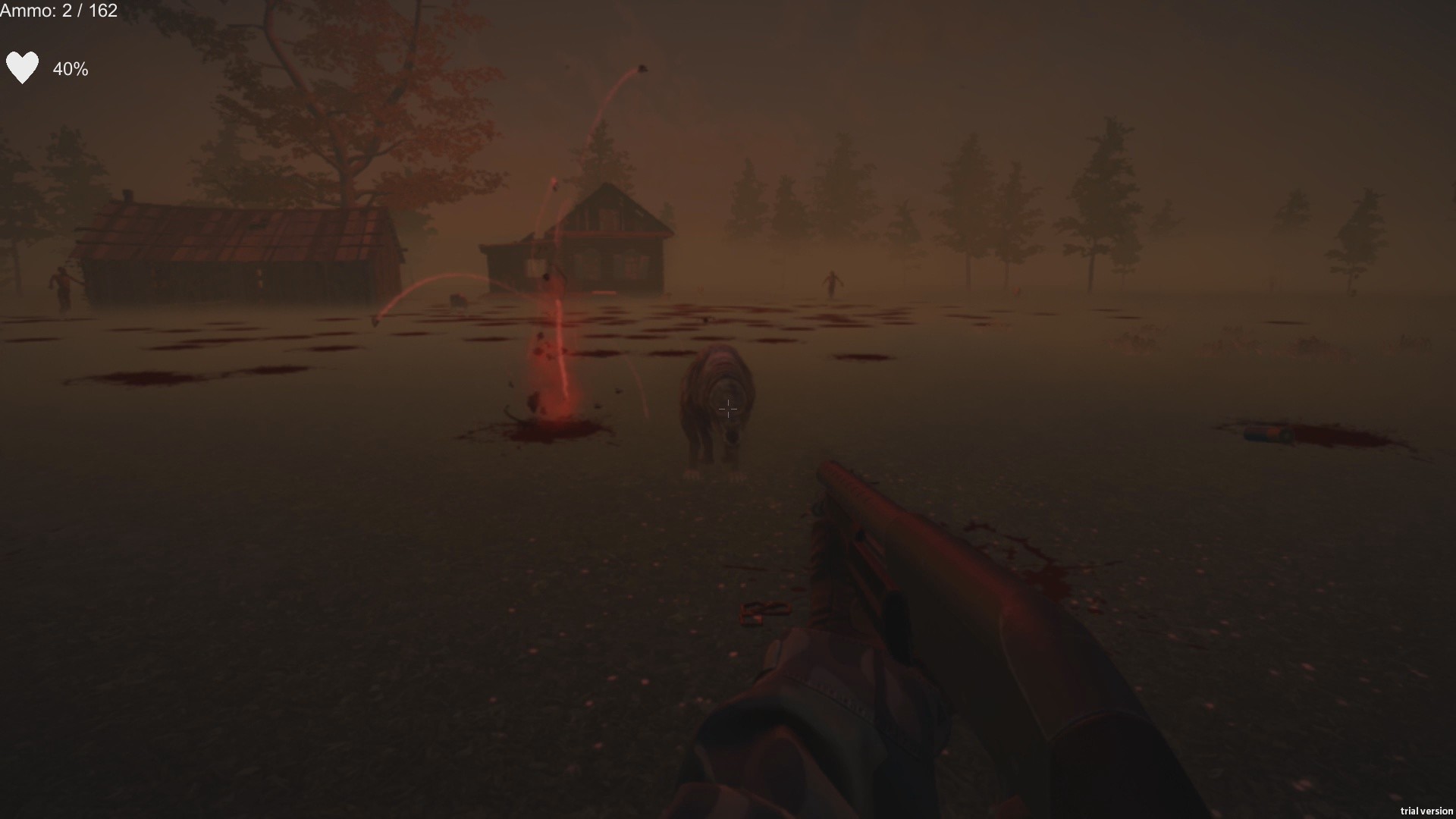Click the crosshair at screen center

pyautogui.click(x=728, y=409)
